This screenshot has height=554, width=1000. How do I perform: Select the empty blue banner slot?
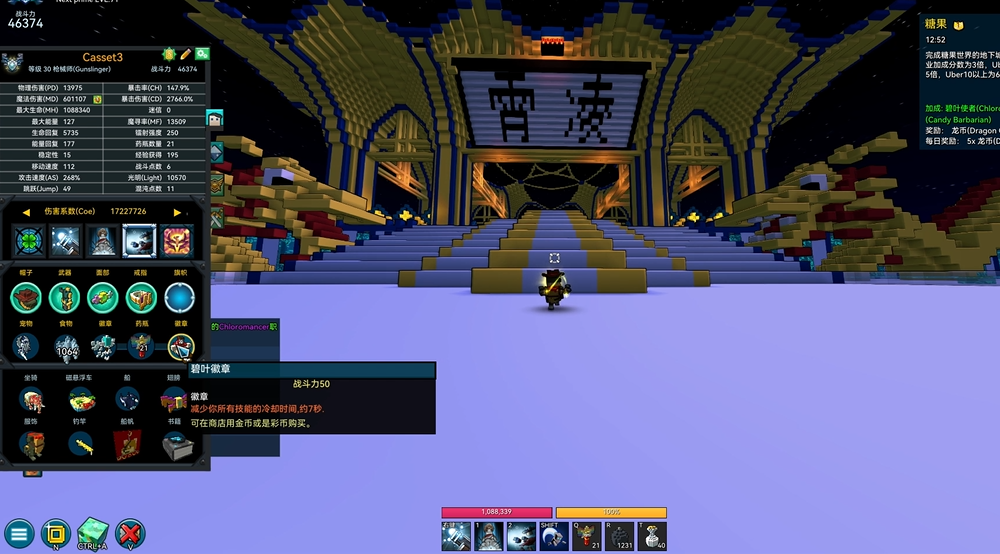pyautogui.click(x=179, y=297)
